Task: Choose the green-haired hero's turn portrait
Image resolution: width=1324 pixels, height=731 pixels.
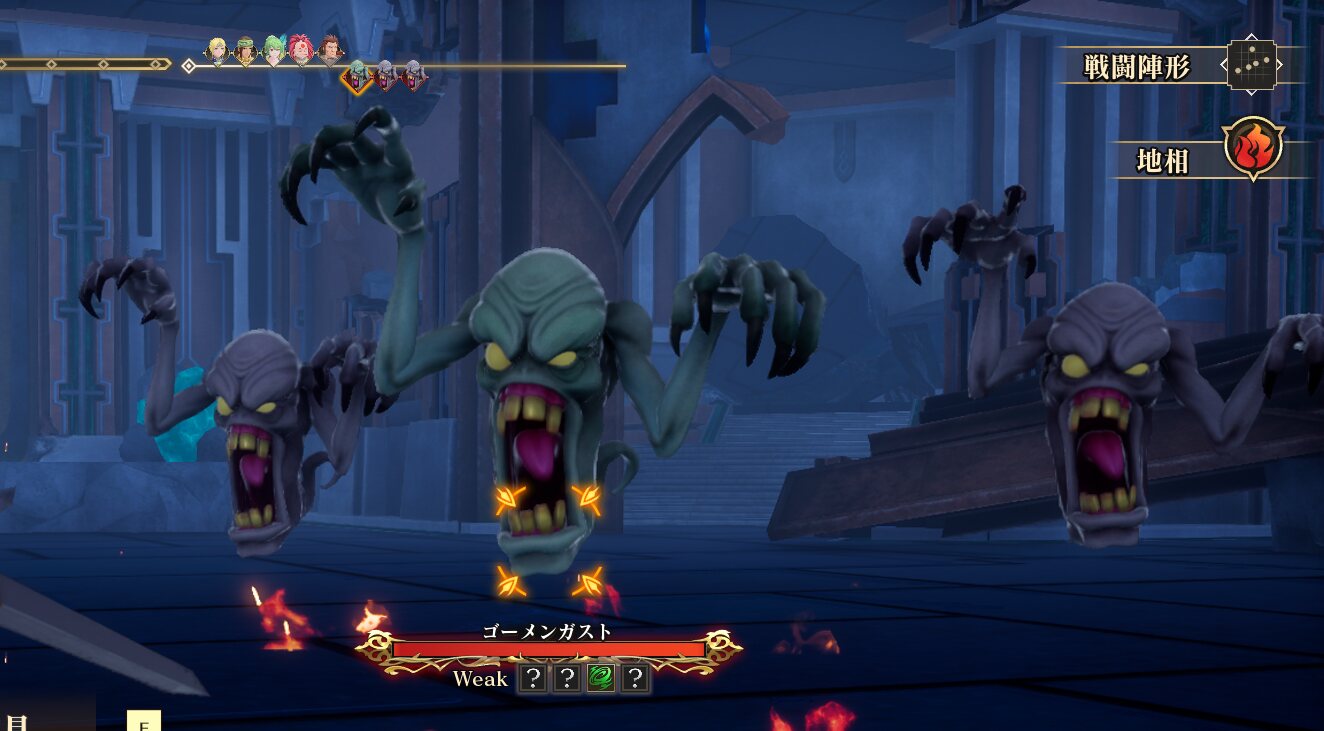Action: pyautogui.click(x=274, y=51)
